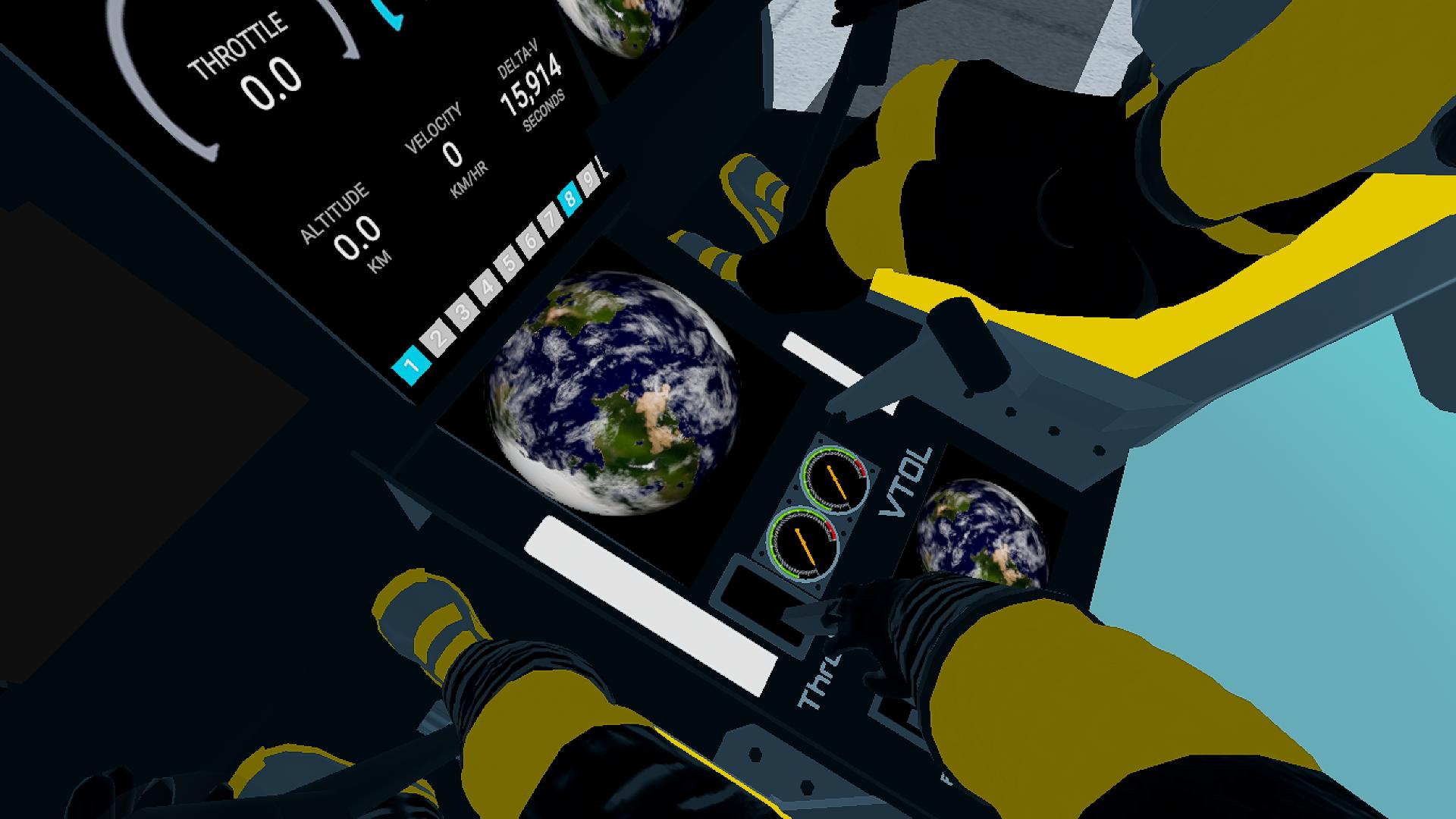Click activation group button 4
The height and width of the screenshot is (819, 1456).
tap(487, 287)
